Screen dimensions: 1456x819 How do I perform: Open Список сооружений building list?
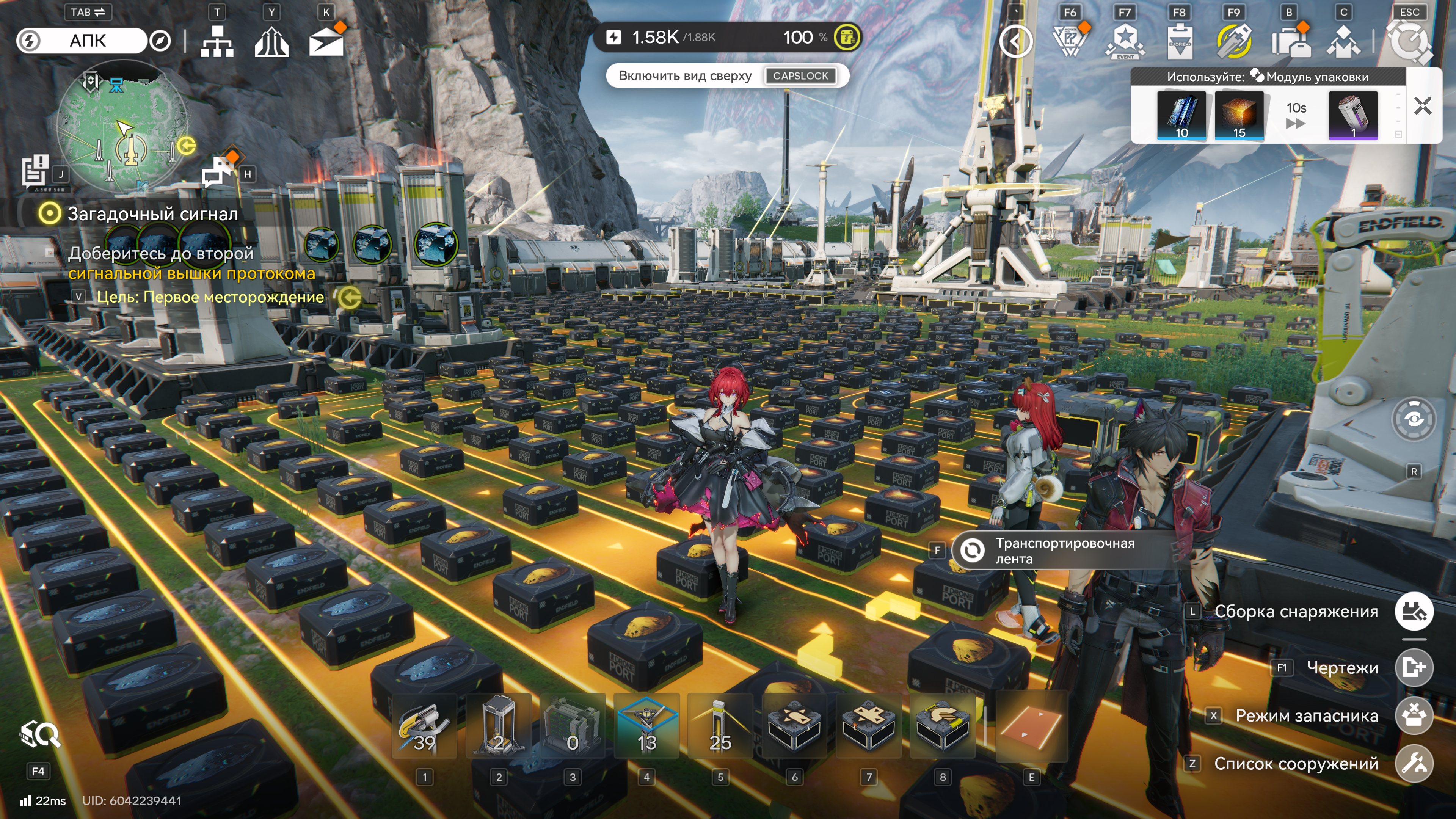[x=1414, y=764]
